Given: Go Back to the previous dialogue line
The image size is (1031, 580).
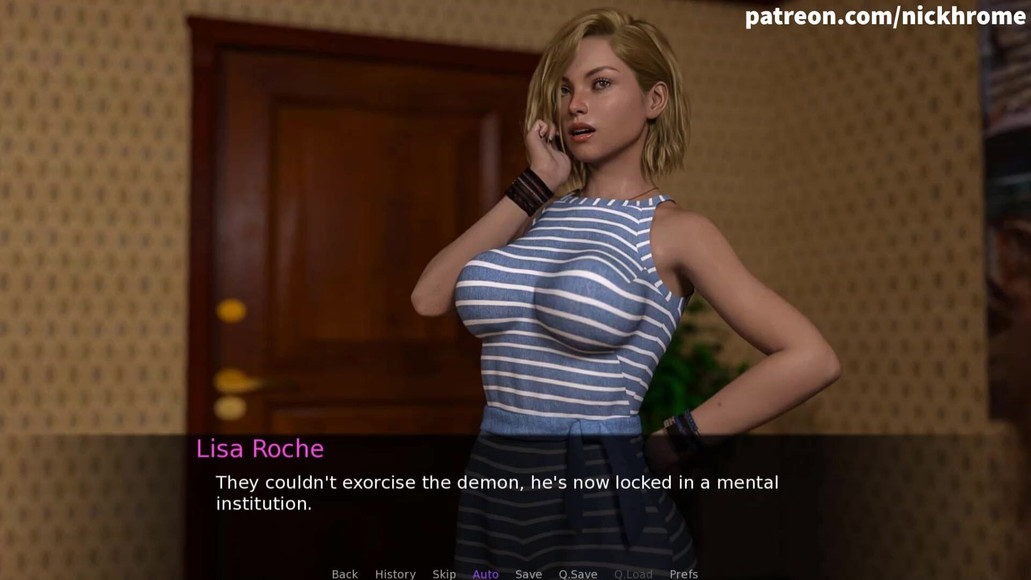Looking at the screenshot, I should click(344, 574).
